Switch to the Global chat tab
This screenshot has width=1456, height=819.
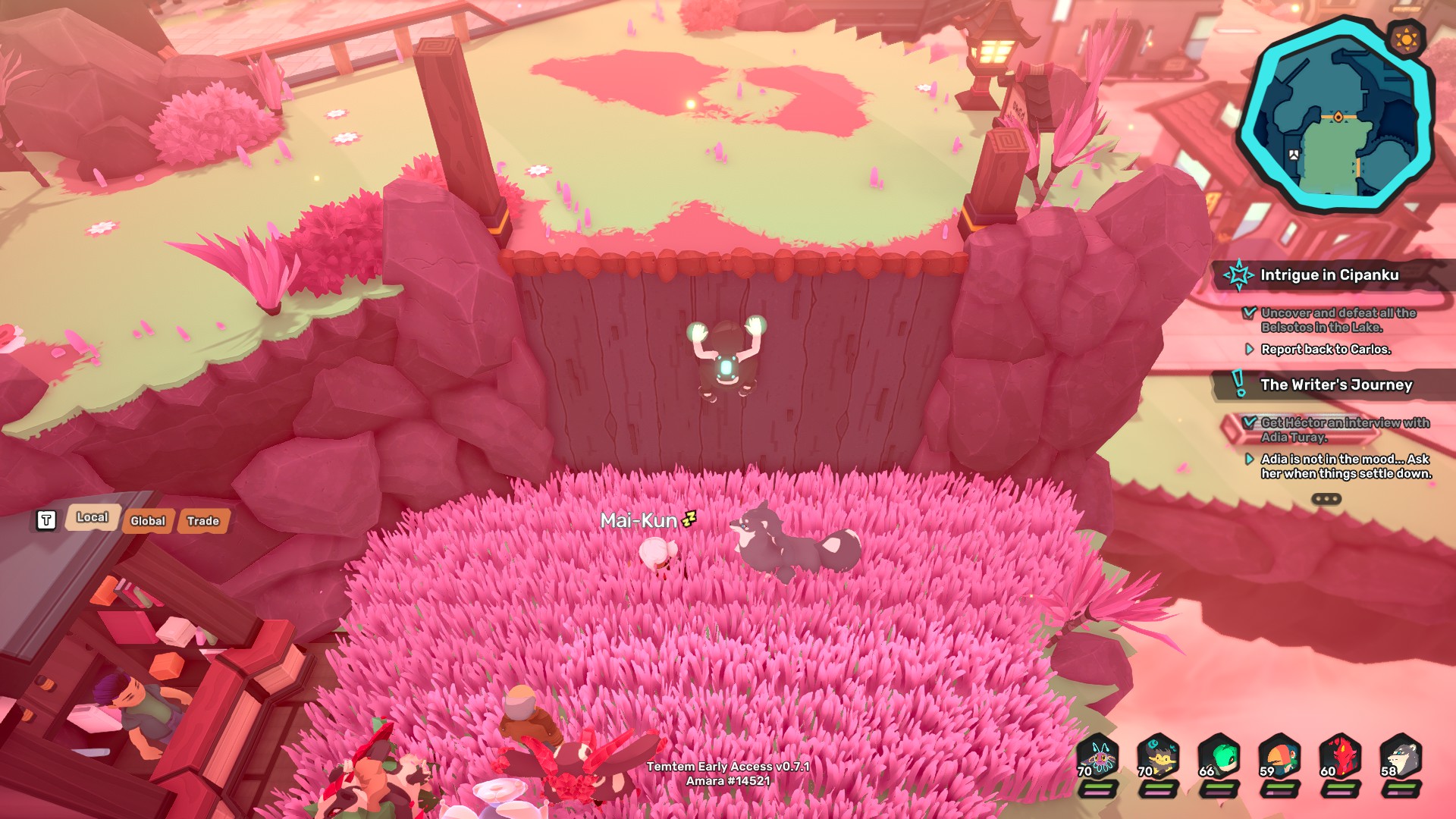(x=149, y=521)
